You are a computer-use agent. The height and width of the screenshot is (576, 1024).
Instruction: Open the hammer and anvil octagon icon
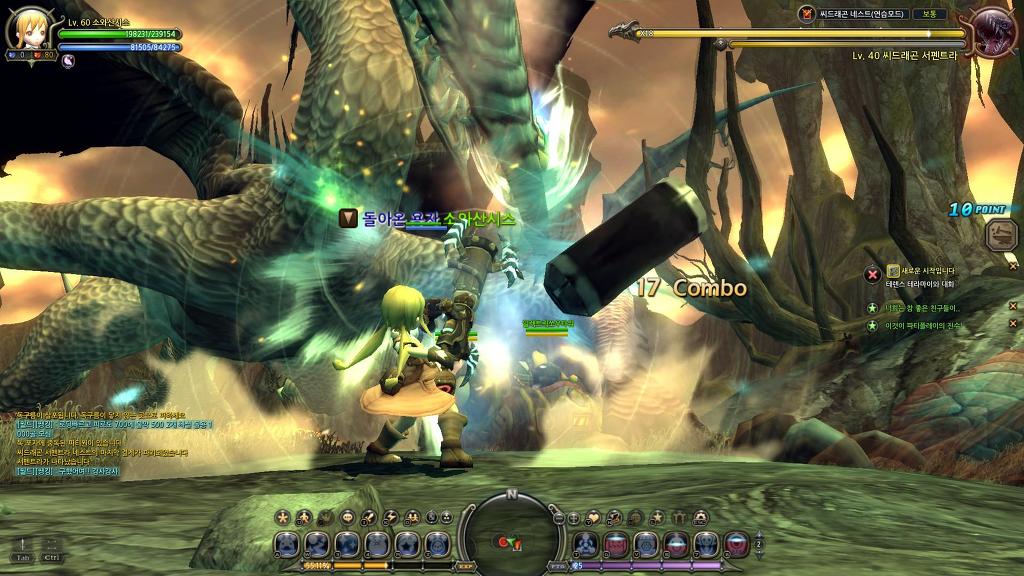(x=999, y=235)
